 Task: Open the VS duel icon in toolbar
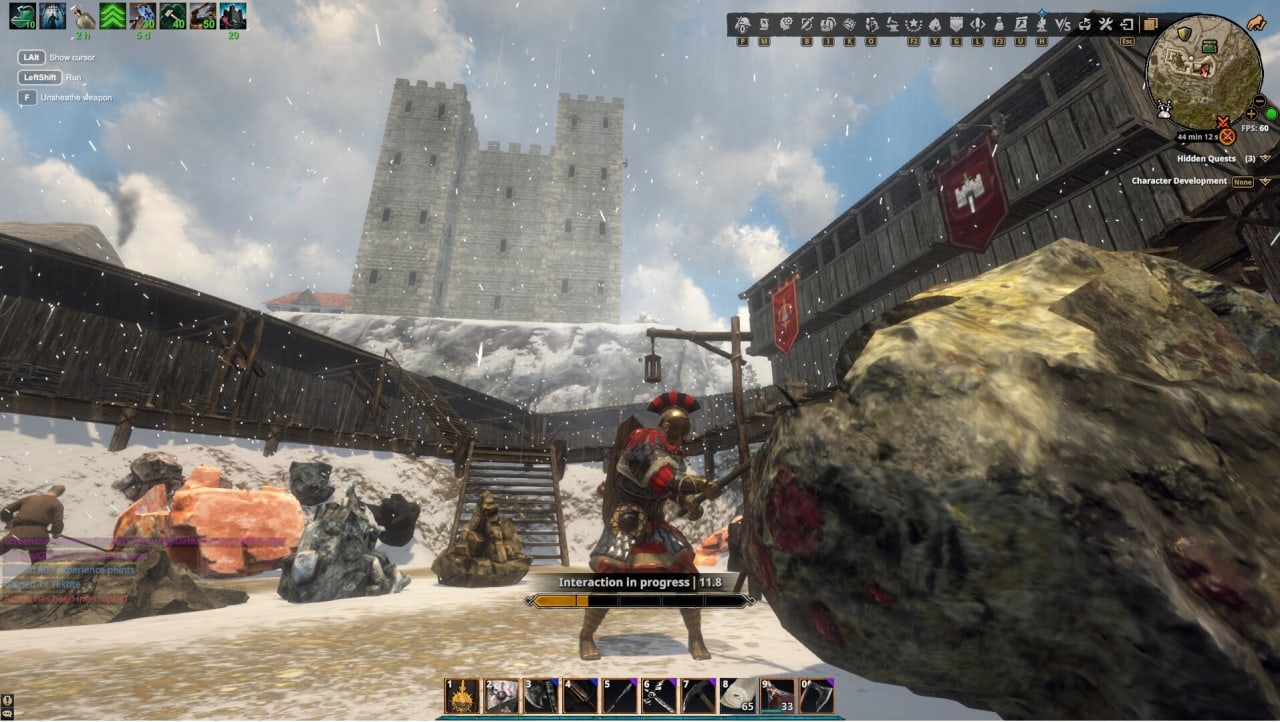1063,24
